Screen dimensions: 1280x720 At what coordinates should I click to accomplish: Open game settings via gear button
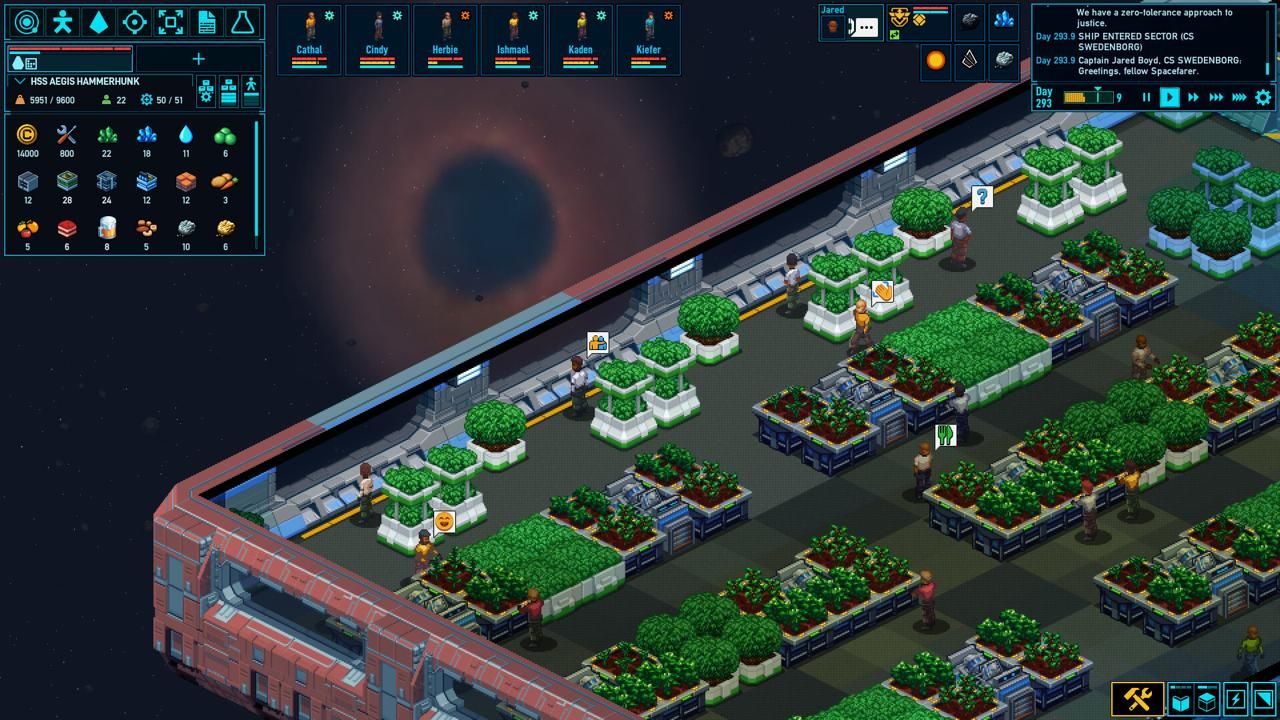coord(1263,98)
